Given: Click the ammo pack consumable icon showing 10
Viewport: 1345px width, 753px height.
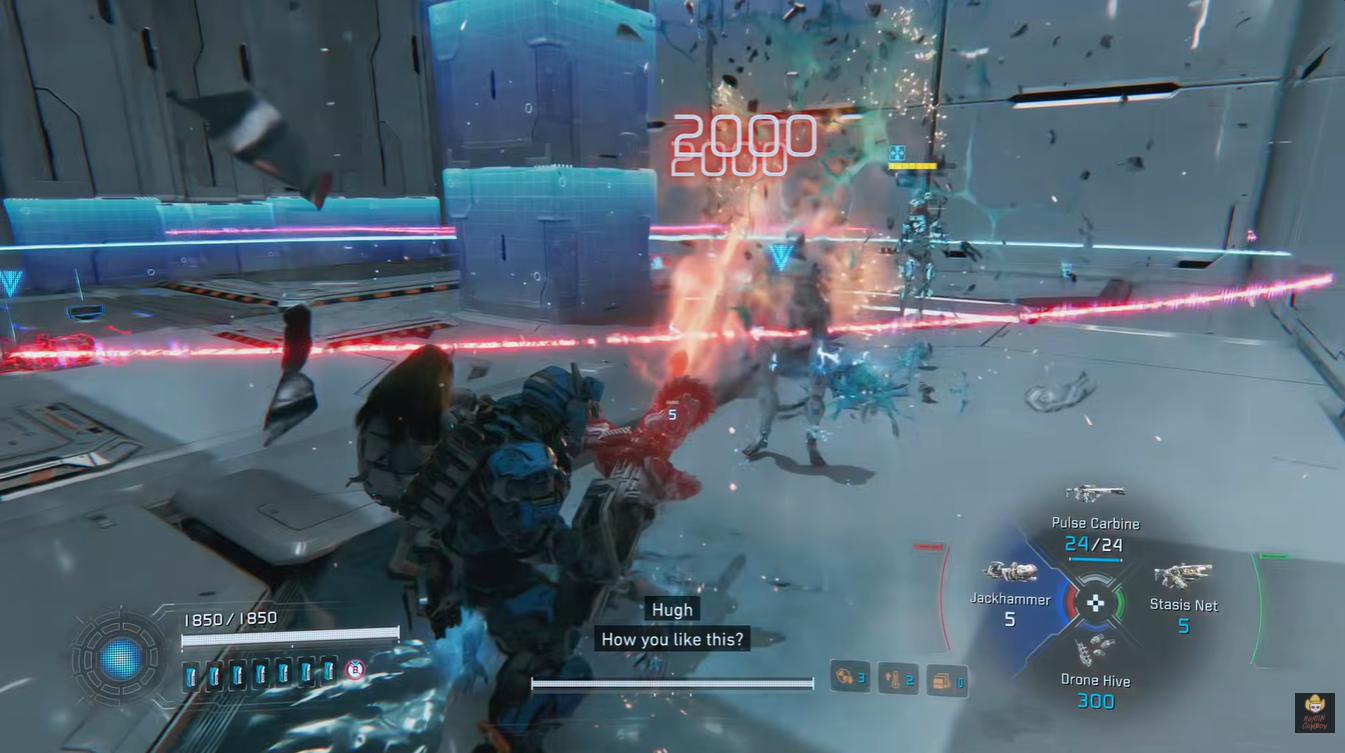Looking at the screenshot, I should click(x=948, y=678).
